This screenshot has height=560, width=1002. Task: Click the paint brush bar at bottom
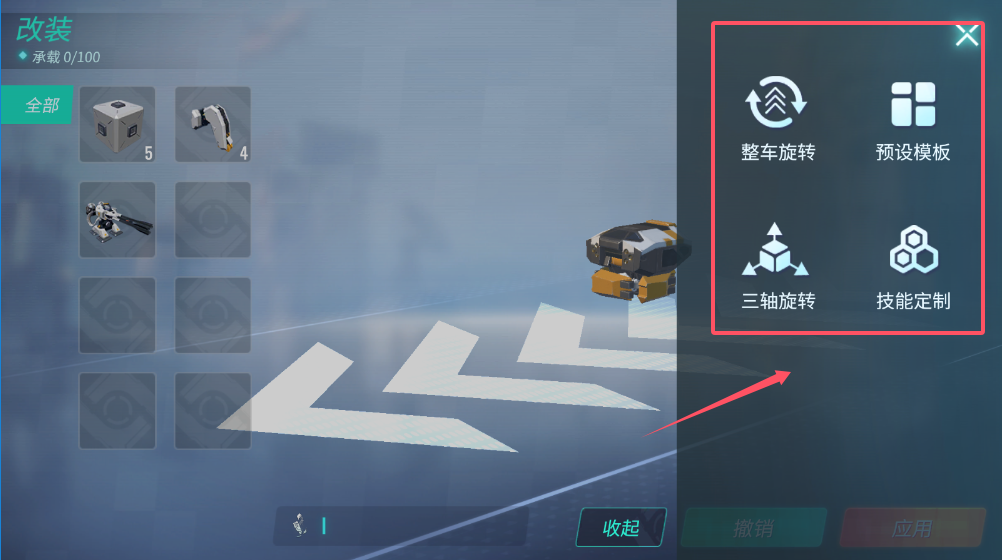(x=400, y=525)
